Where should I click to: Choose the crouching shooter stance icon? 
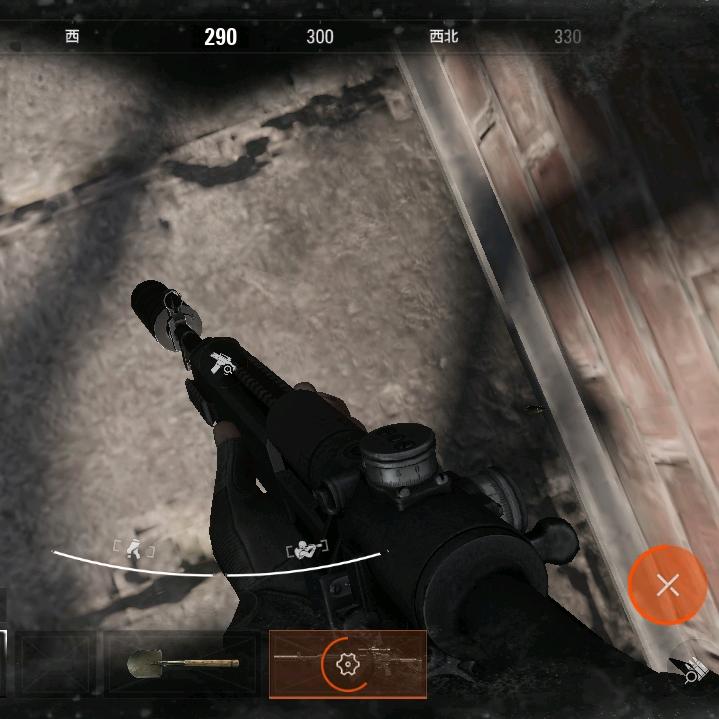pyautogui.click(x=307, y=549)
